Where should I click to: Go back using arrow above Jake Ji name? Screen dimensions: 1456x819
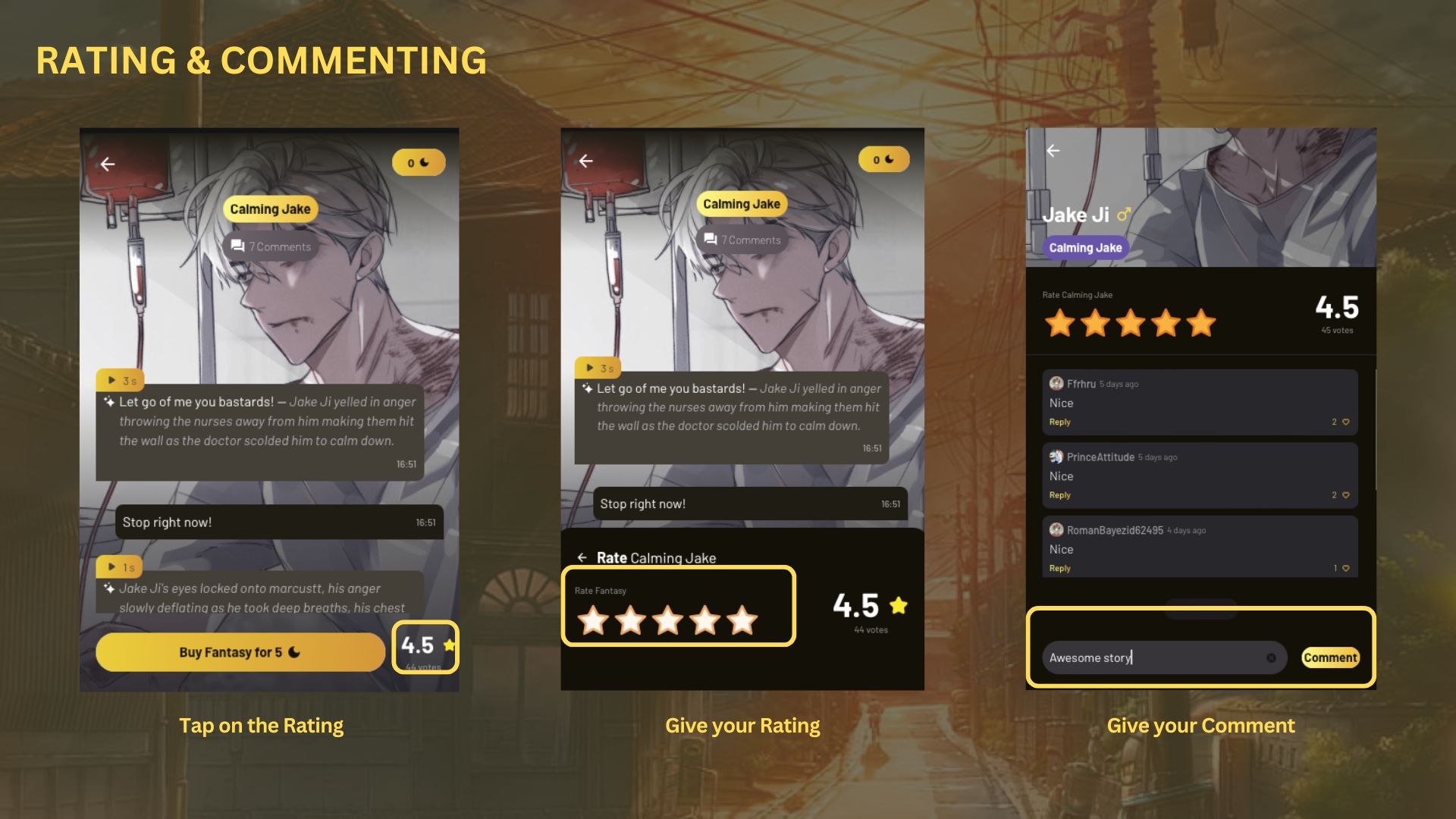(x=1053, y=151)
